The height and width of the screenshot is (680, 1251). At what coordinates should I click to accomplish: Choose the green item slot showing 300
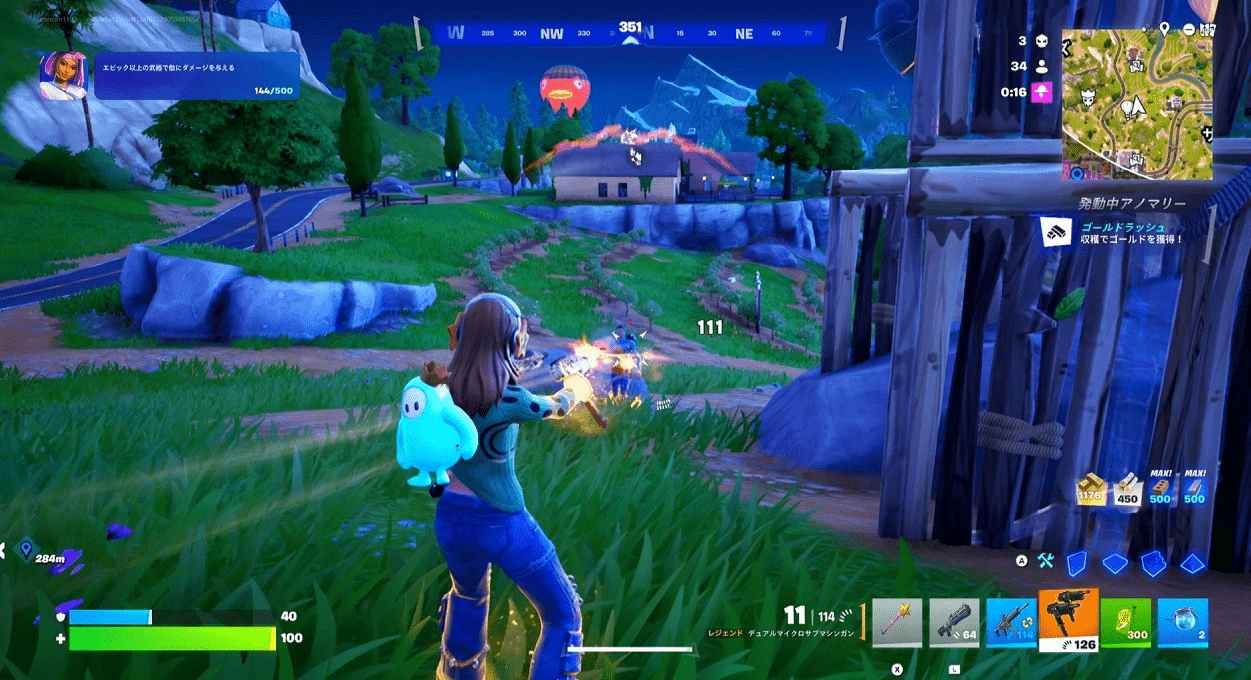coord(1126,624)
